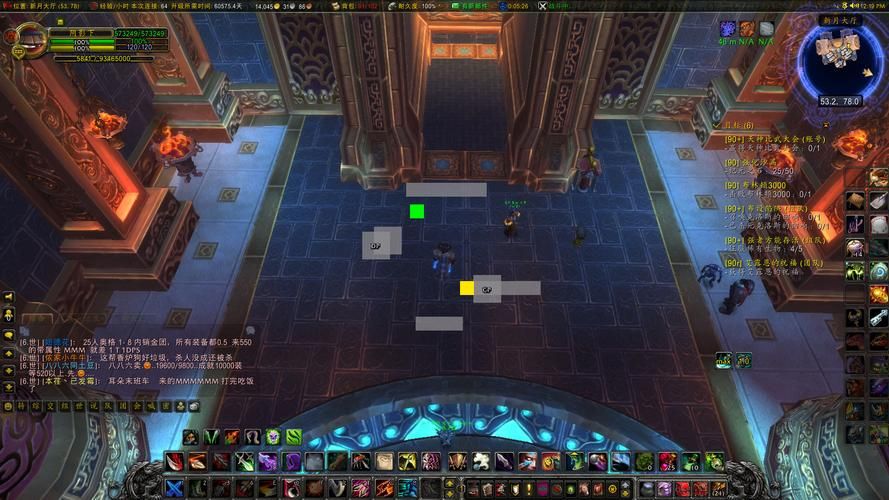Use the green claw stance button

[209, 437]
